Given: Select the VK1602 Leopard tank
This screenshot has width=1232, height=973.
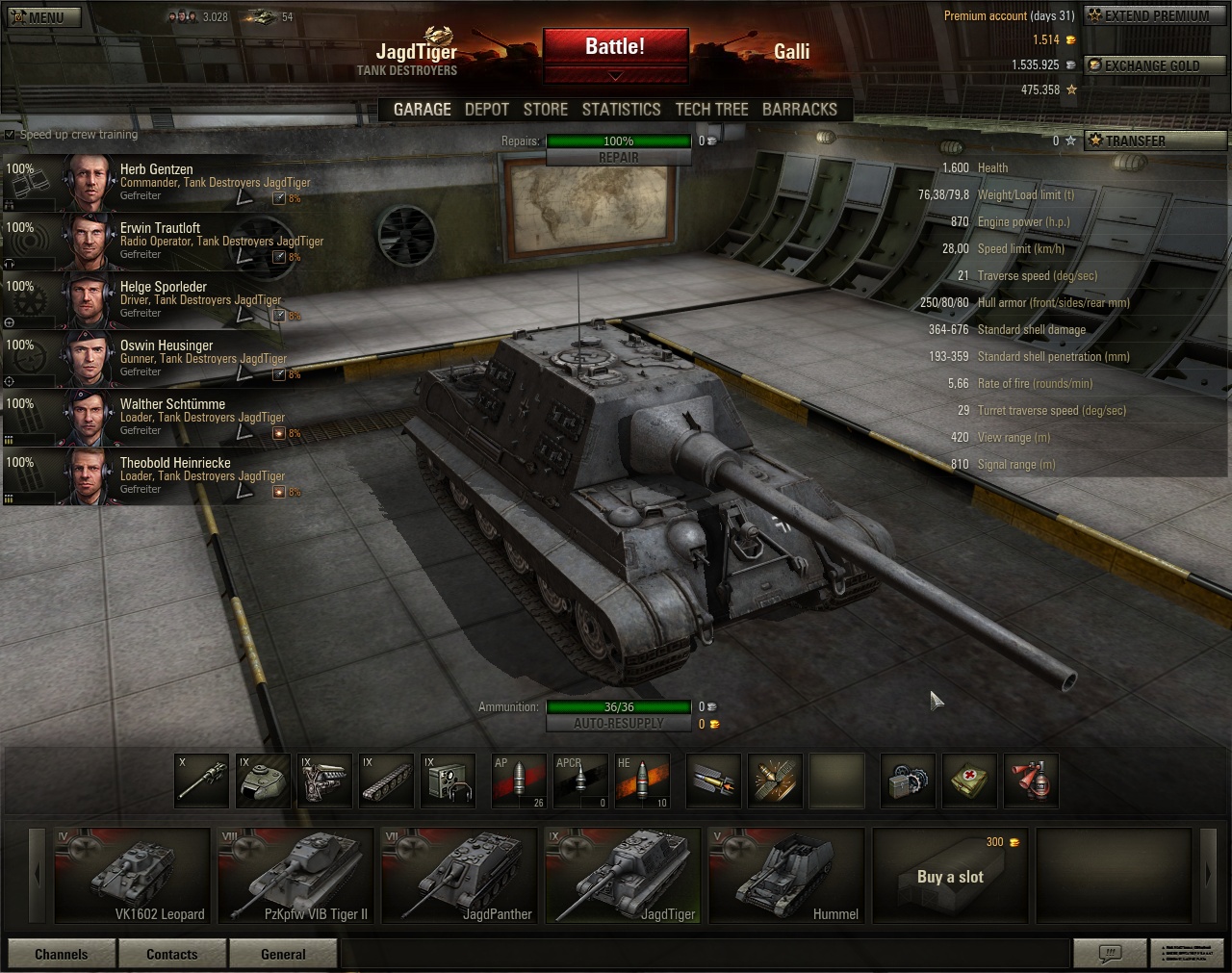Looking at the screenshot, I should 133,875.
